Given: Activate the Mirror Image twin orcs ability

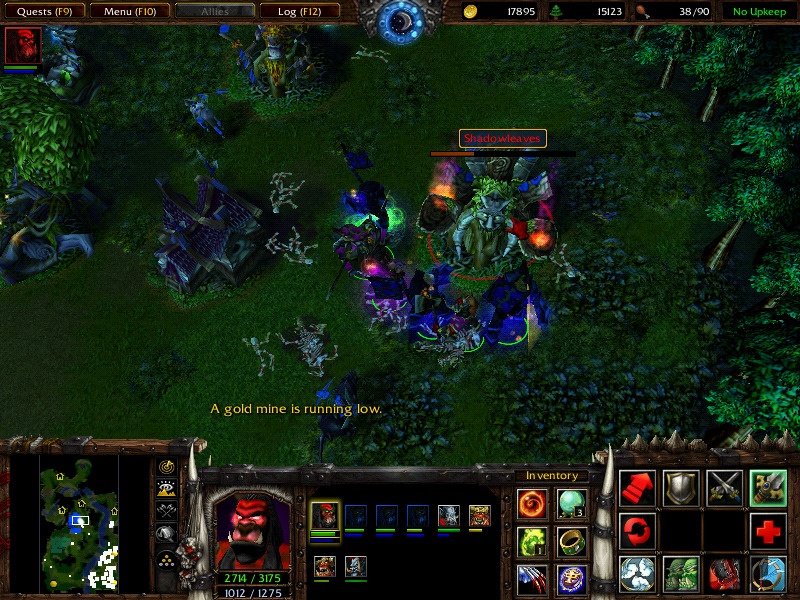Looking at the screenshot, I should click(x=681, y=574).
